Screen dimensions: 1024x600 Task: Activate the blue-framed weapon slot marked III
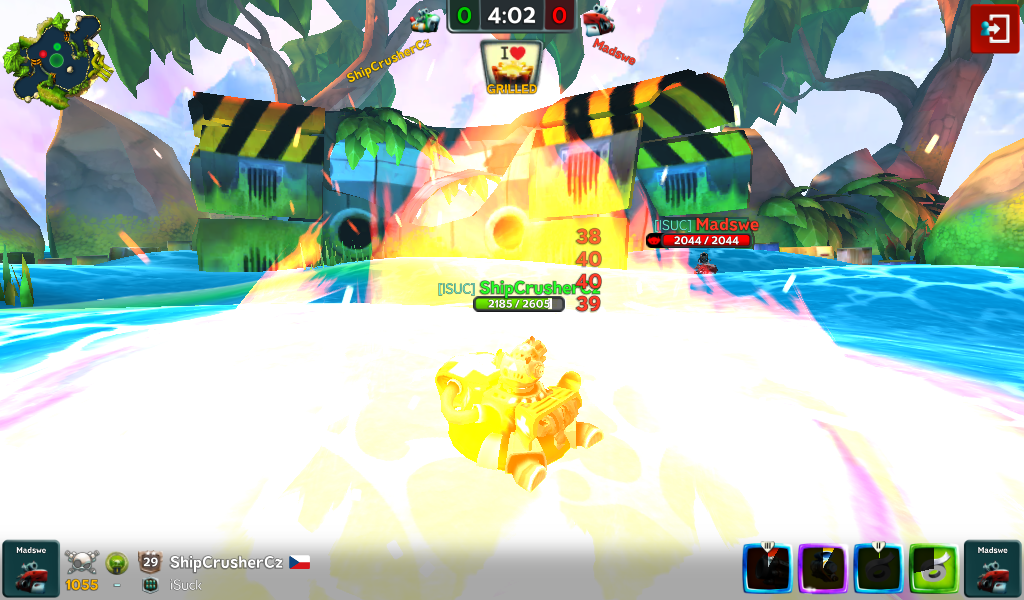click(768, 568)
